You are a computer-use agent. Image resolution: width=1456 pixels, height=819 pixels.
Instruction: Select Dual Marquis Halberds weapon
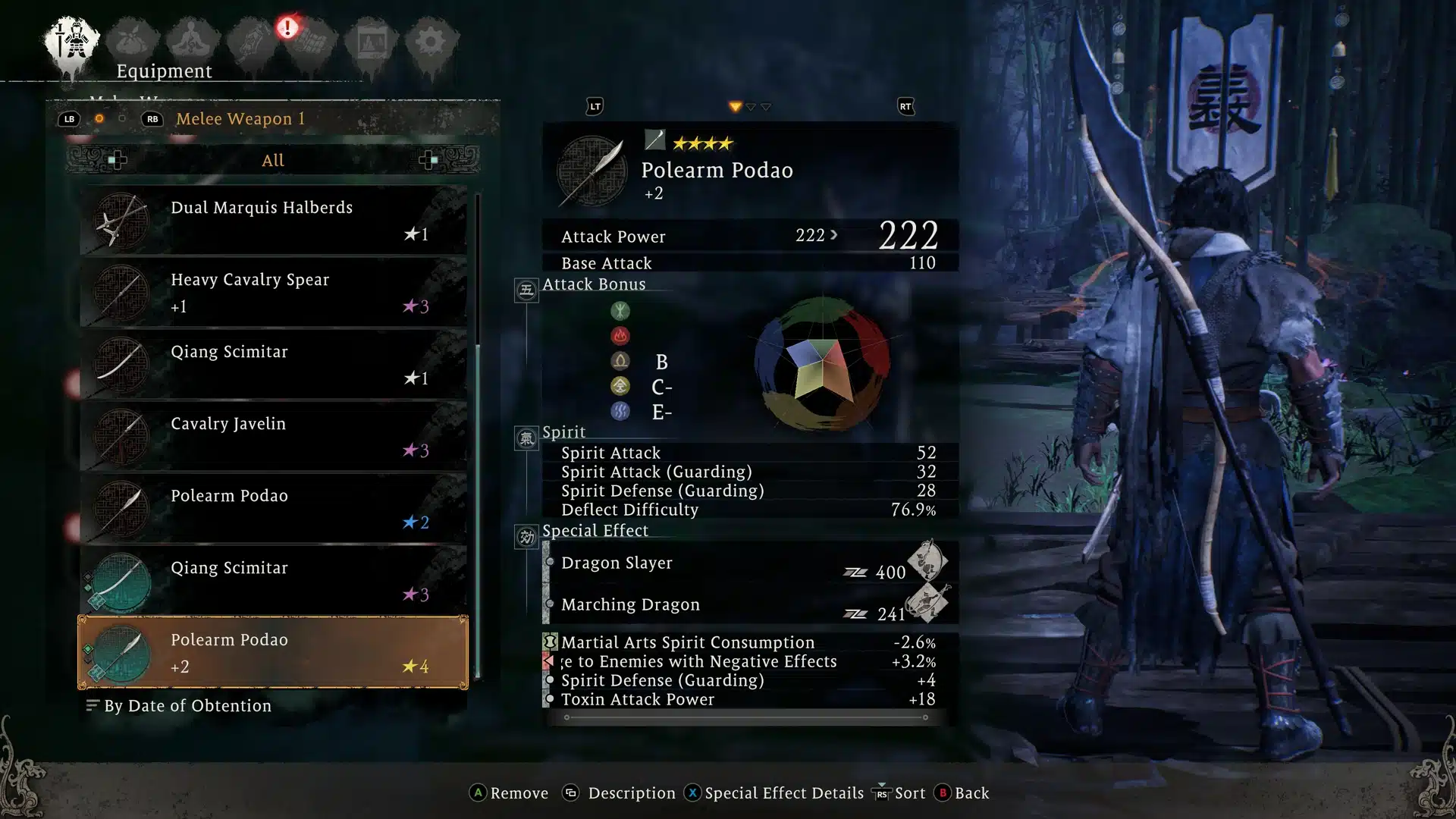click(x=273, y=220)
